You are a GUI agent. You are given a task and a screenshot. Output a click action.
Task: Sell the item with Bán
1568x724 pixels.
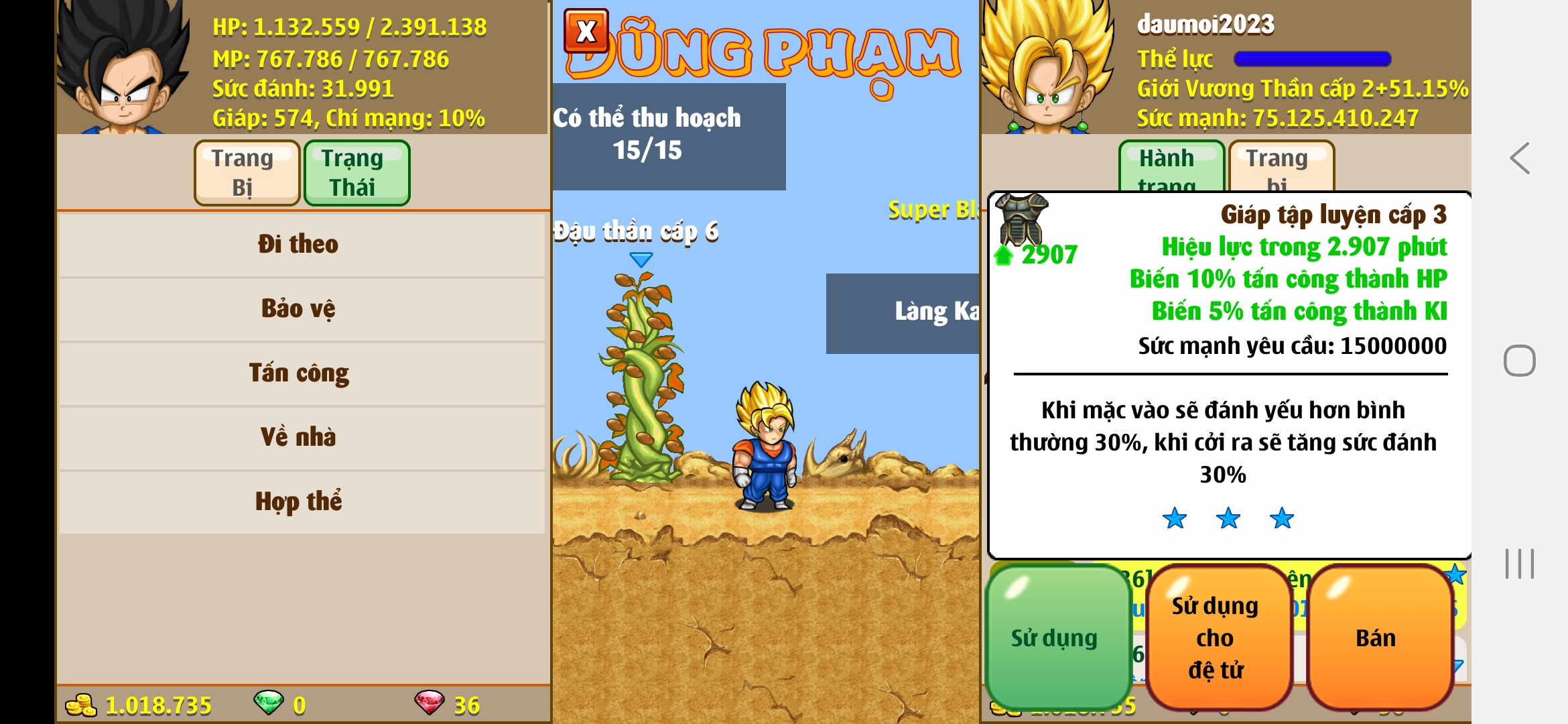coord(1376,638)
